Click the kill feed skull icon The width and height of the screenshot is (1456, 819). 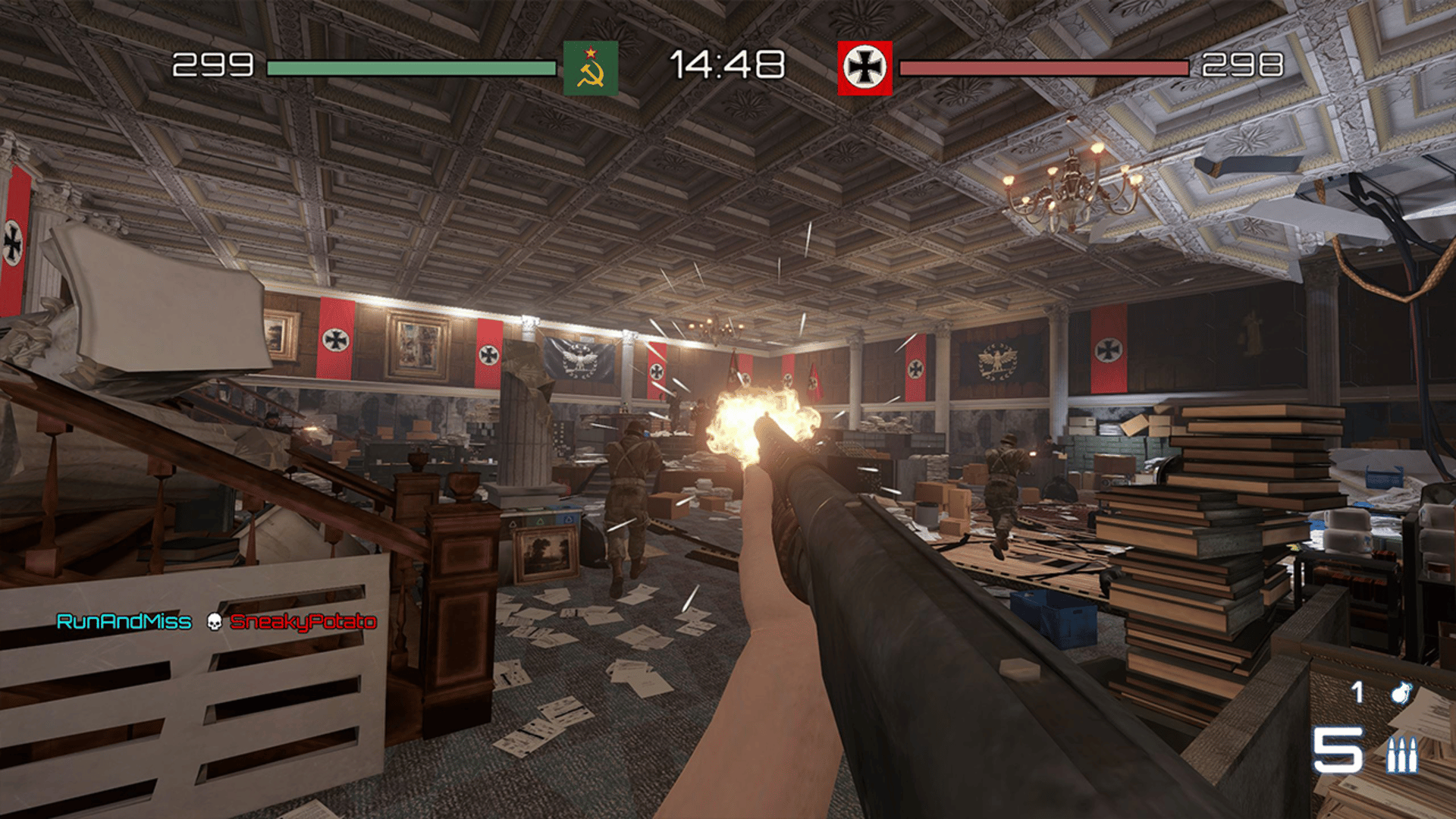(x=215, y=623)
